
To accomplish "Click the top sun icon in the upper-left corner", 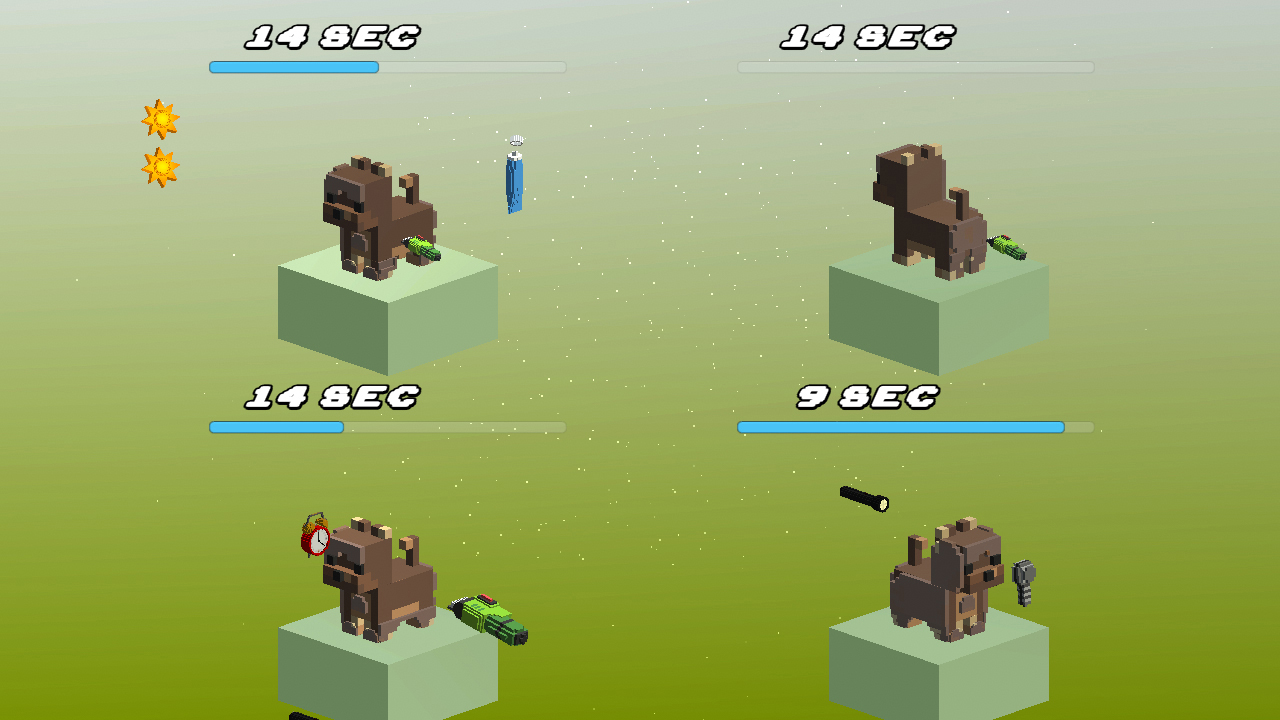I will tap(163, 120).
